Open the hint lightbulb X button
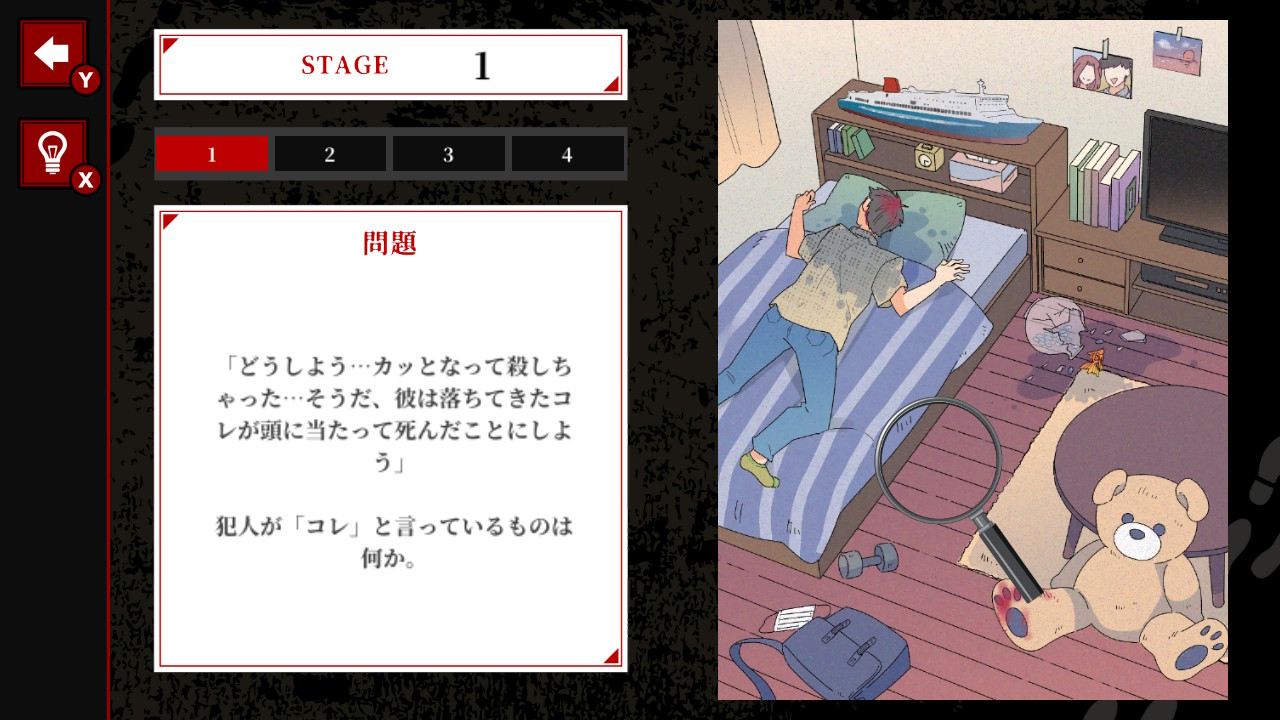This screenshot has height=720, width=1280. click(x=50, y=150)
